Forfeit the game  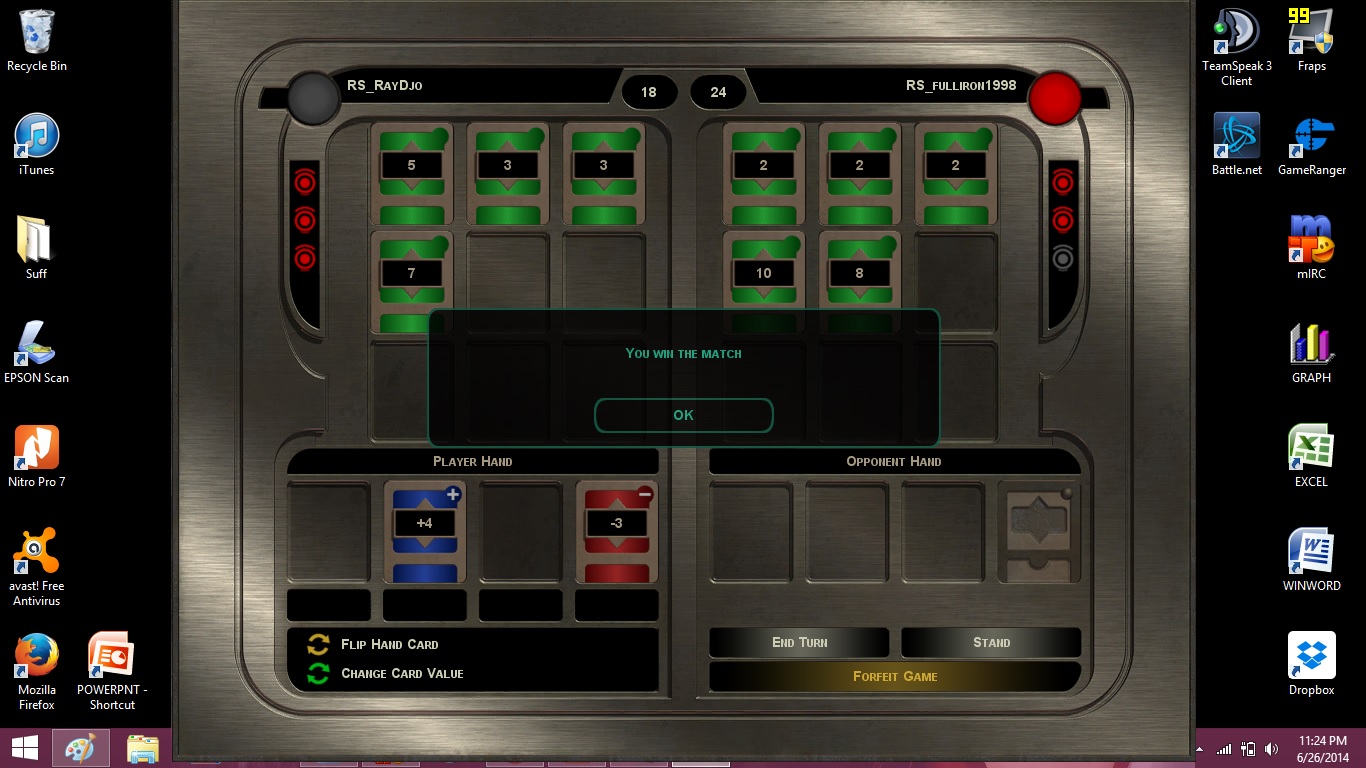point(895,676)
